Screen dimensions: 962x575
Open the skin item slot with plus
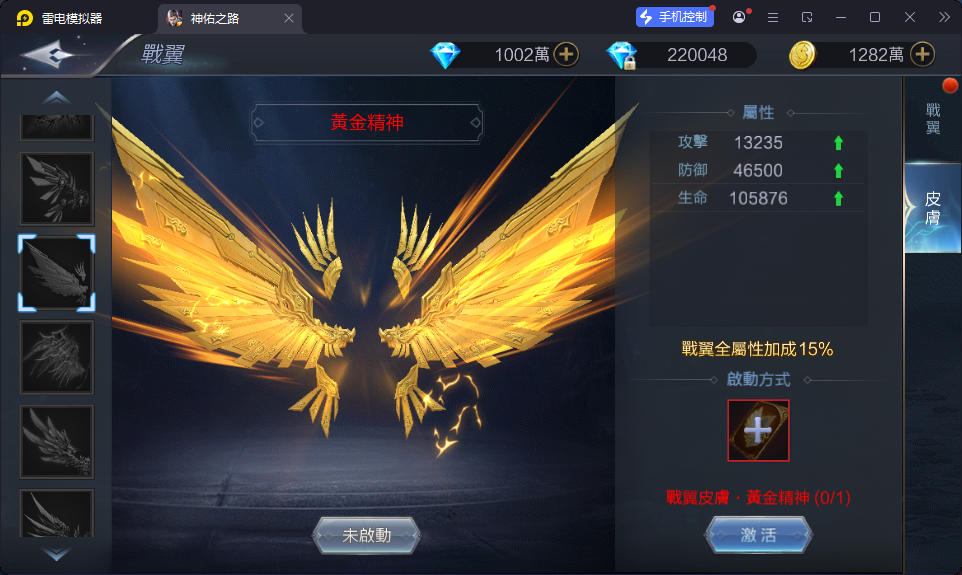[x=758, y=430]
